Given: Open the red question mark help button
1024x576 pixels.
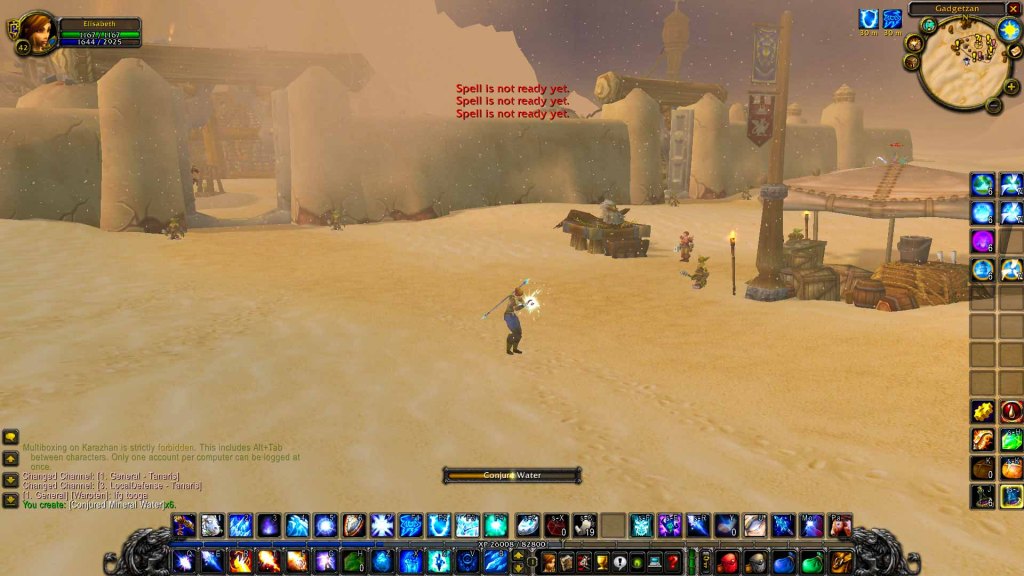Looking at the screenshot, I should coord(673,562).
